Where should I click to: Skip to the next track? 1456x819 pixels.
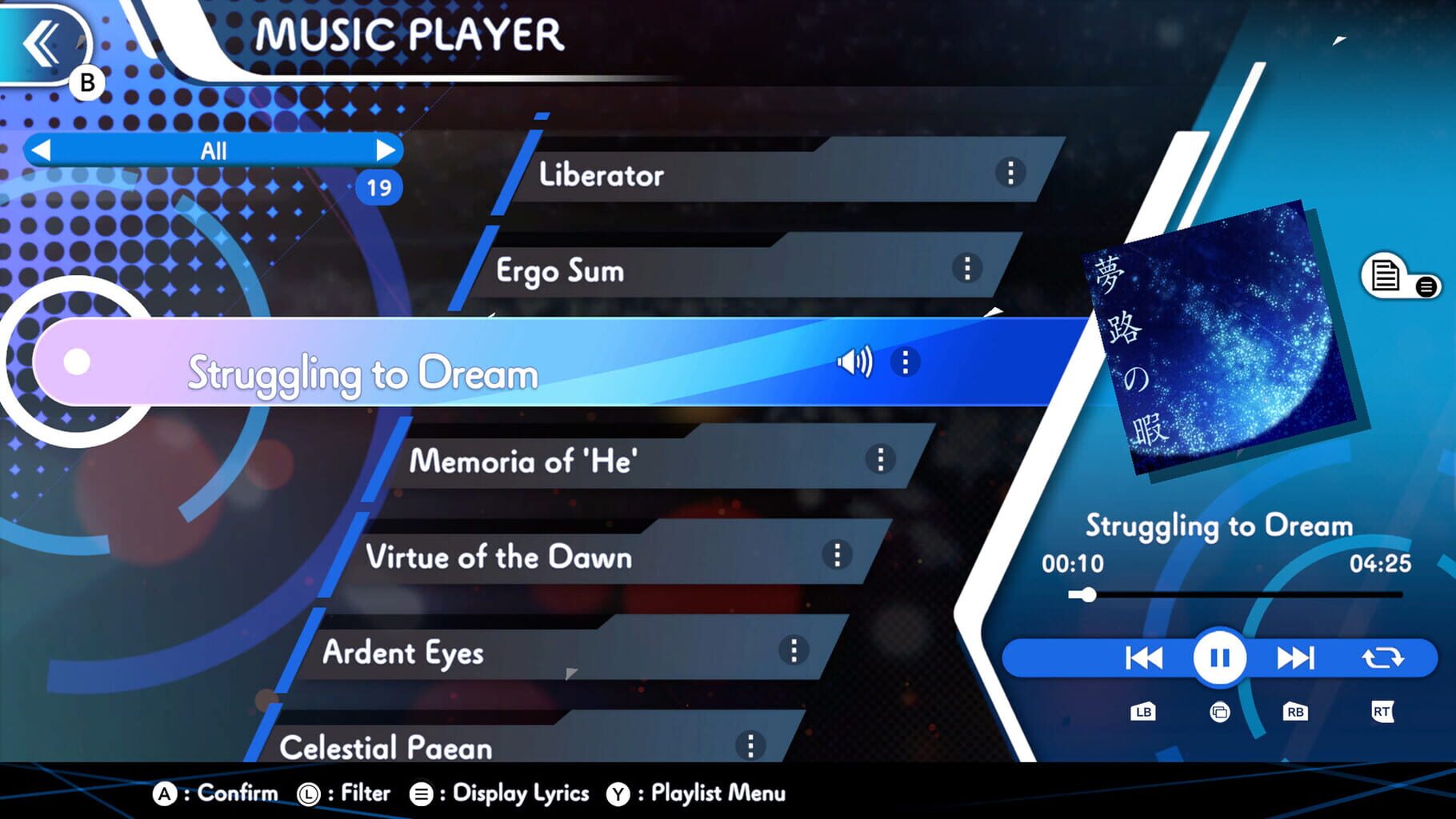[x=1296, y=657]
